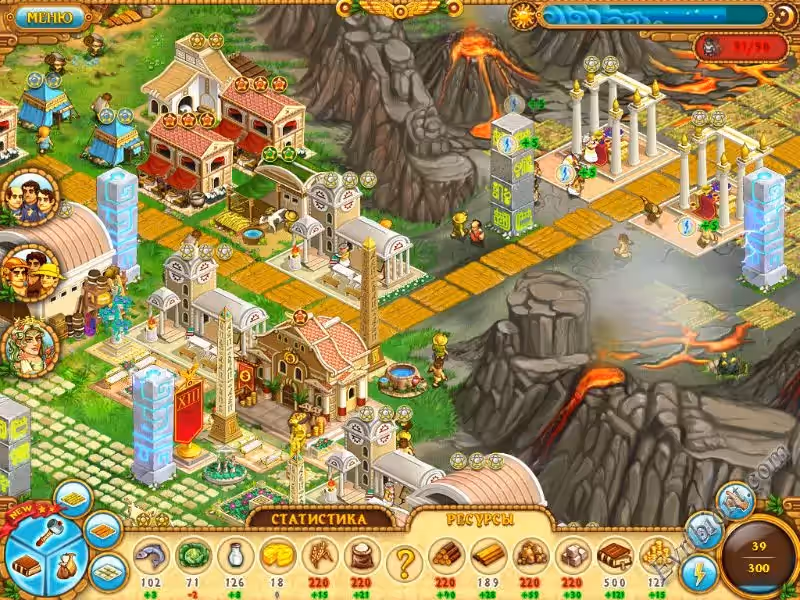This screenshot has width=800, height=600.
Task: Pick the pale stone tile button
Action: pyautogui.click(x=108, y=571)
